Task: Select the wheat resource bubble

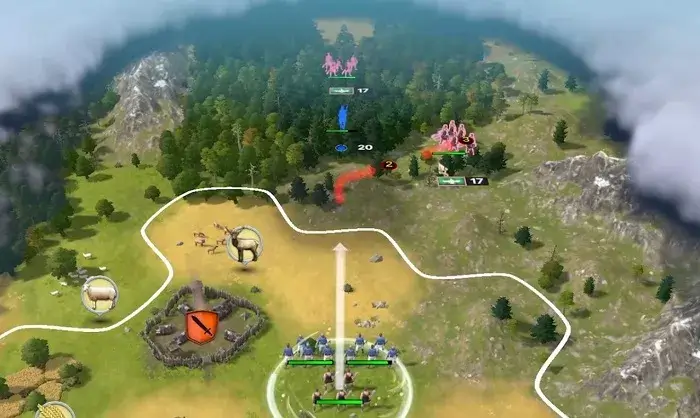Action: pos(56,411)
